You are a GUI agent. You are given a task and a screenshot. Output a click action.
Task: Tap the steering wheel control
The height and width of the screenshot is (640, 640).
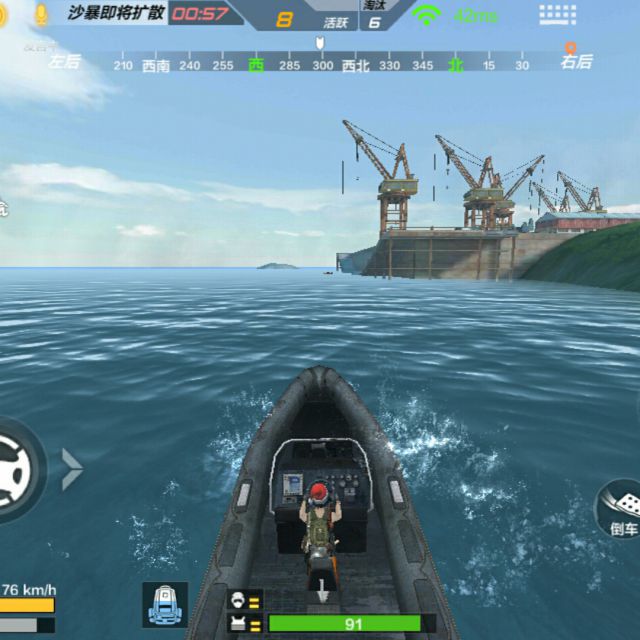click(14, 468)
